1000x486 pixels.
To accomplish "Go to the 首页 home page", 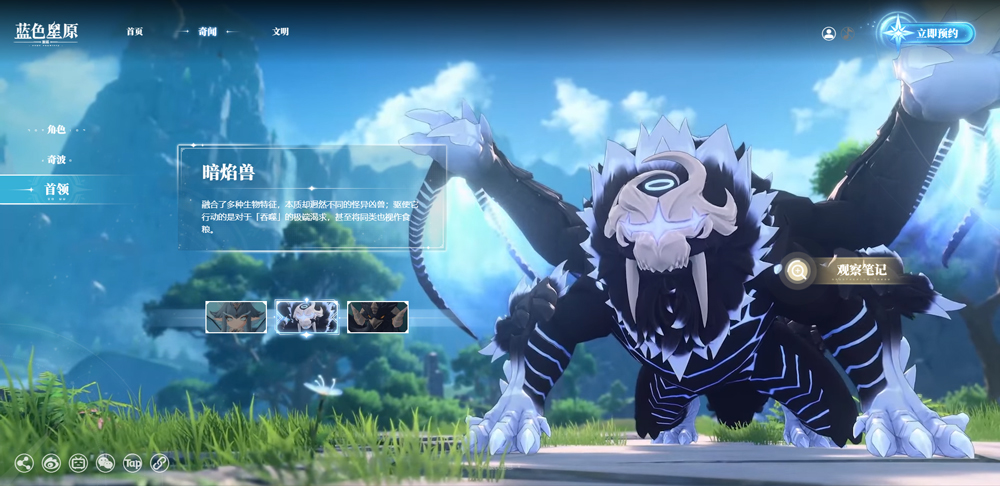I will point(135,32).
